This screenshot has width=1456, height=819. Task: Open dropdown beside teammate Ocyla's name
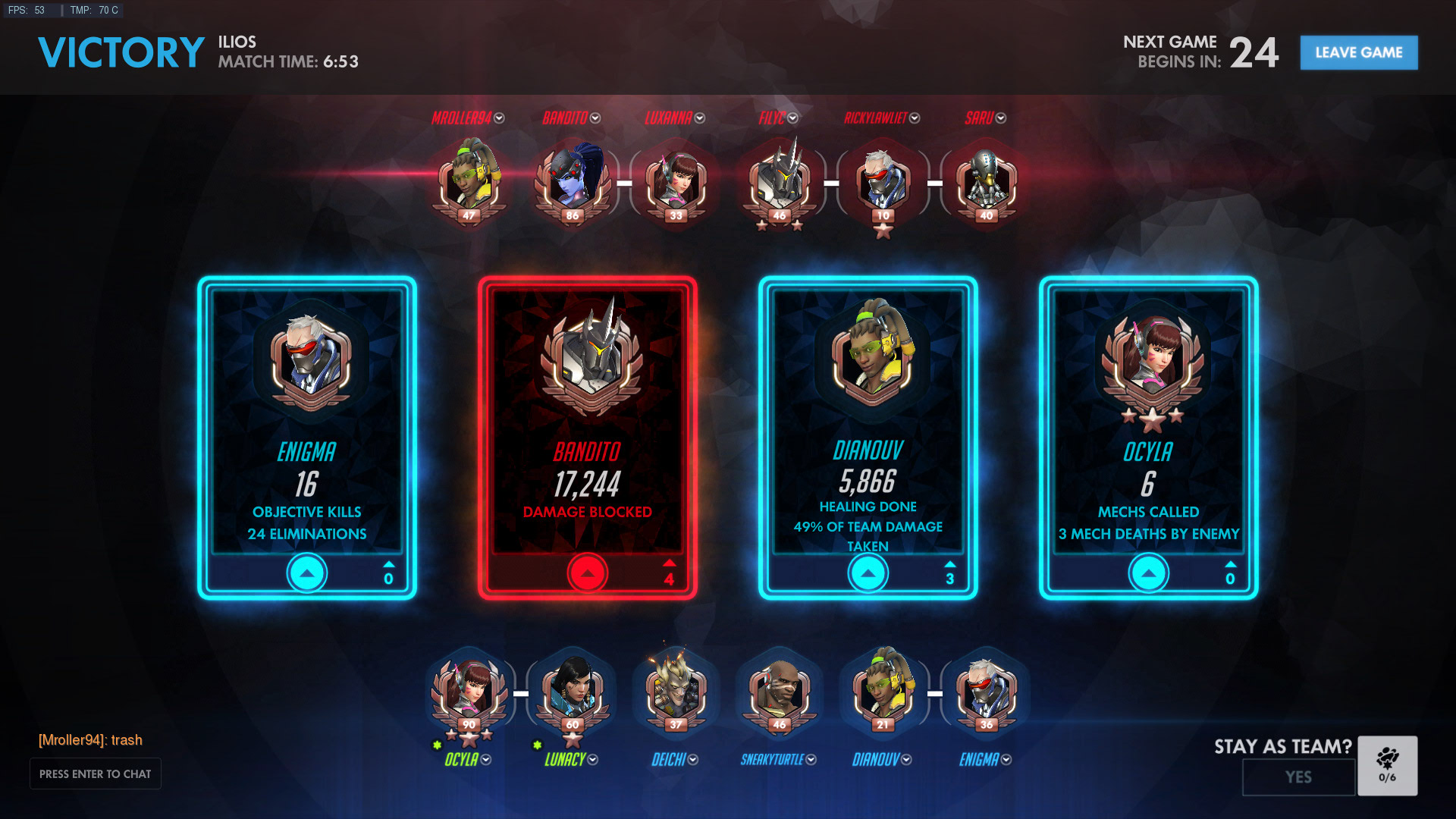click(x=486, y=760)
